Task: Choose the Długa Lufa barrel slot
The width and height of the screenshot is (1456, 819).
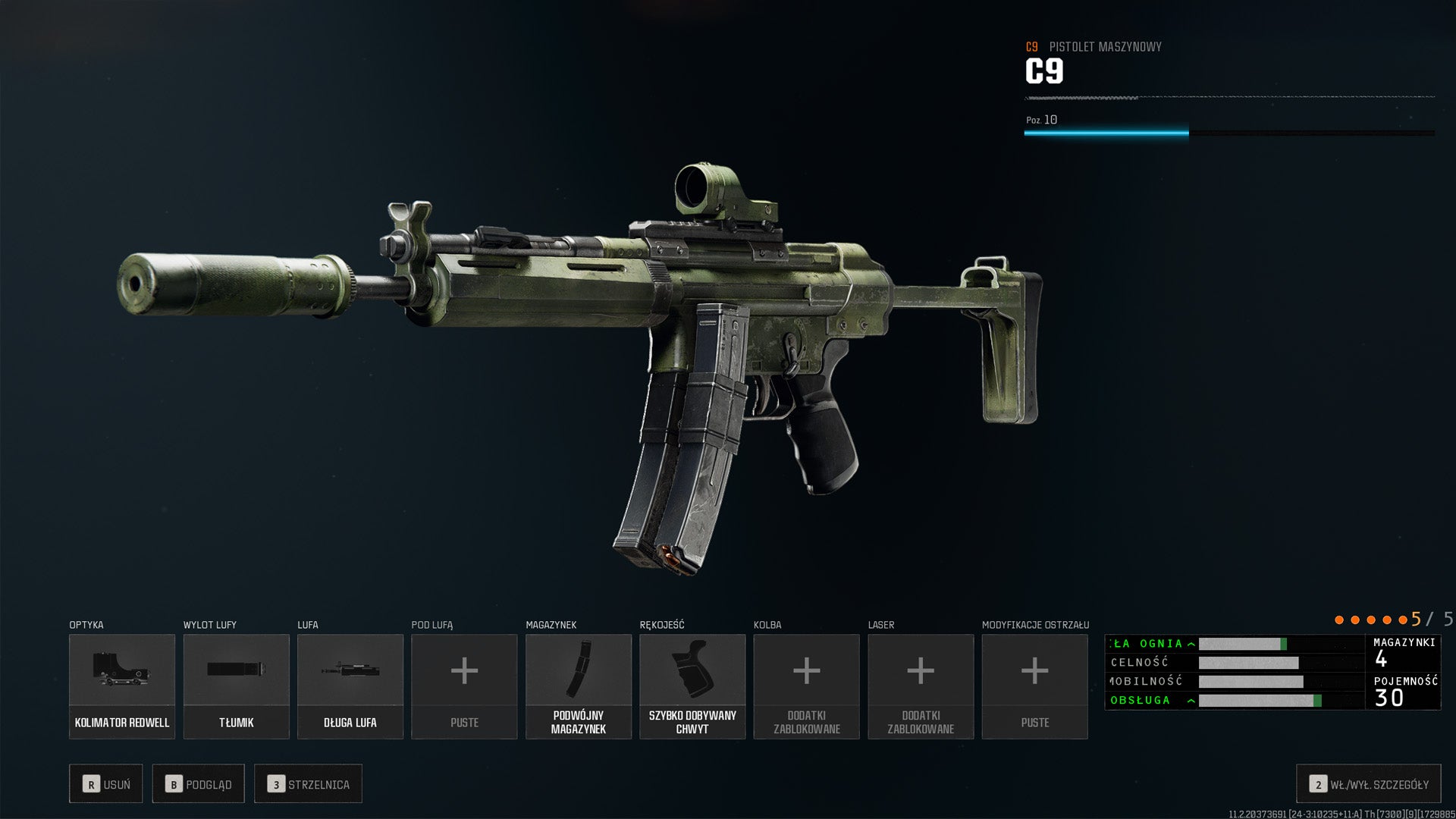Action: 350,686
